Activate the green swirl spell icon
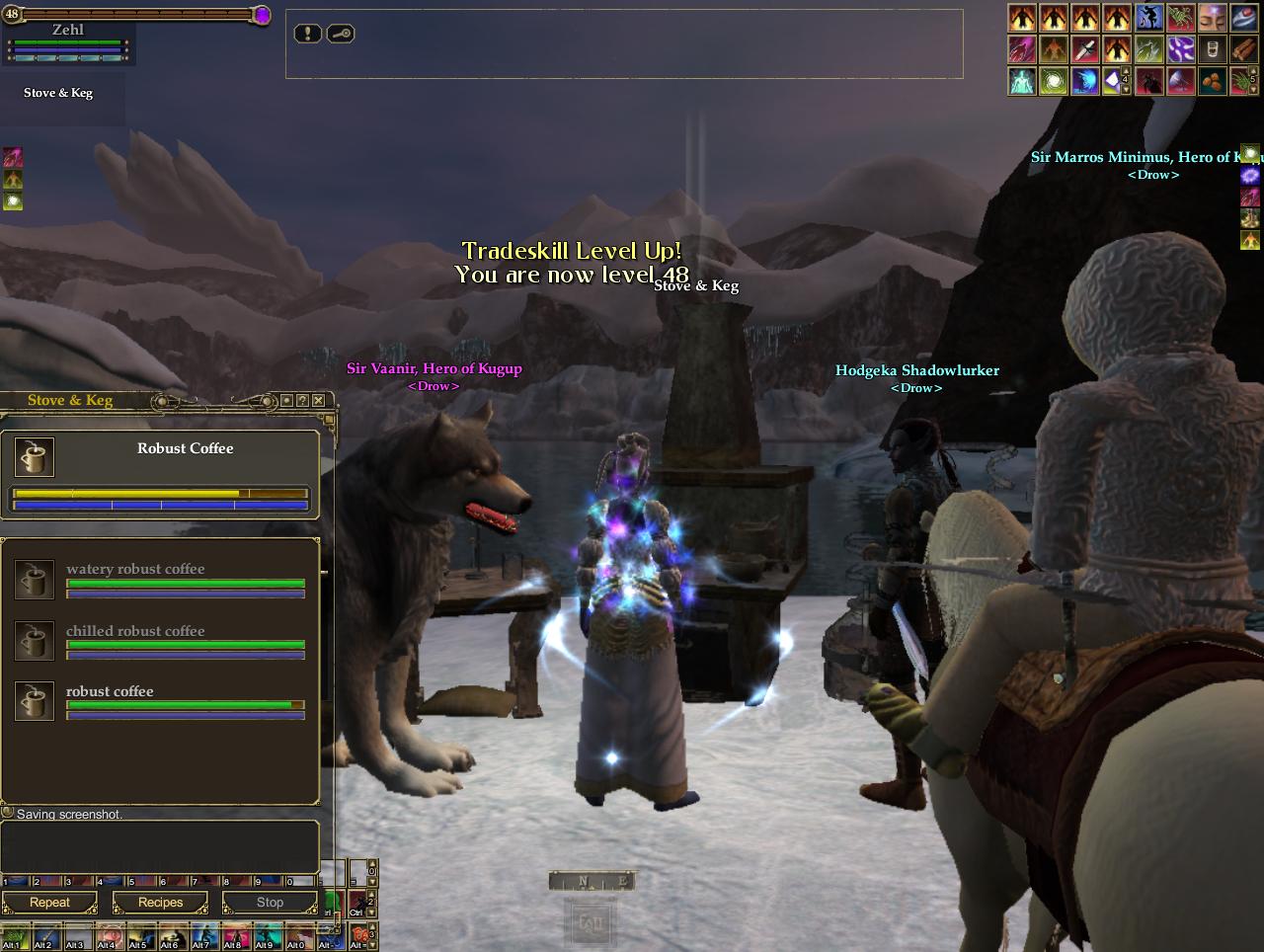Image resolution: width=1264 pixels, height=952 pixels. coord(1054,81)
